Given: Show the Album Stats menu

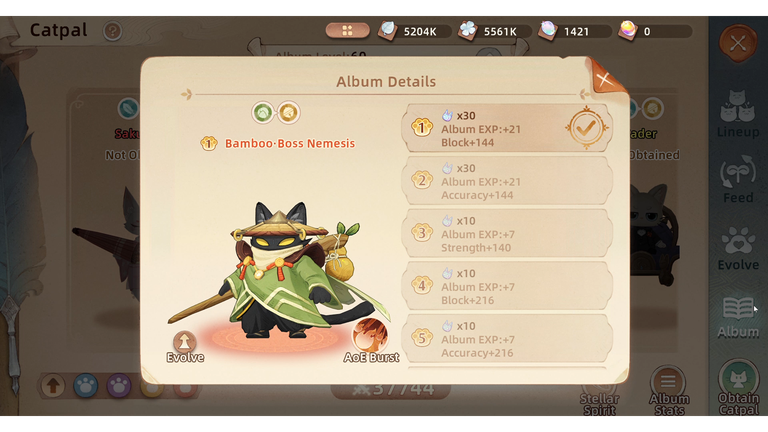Looking at the screenshot, I should [669, 390].
